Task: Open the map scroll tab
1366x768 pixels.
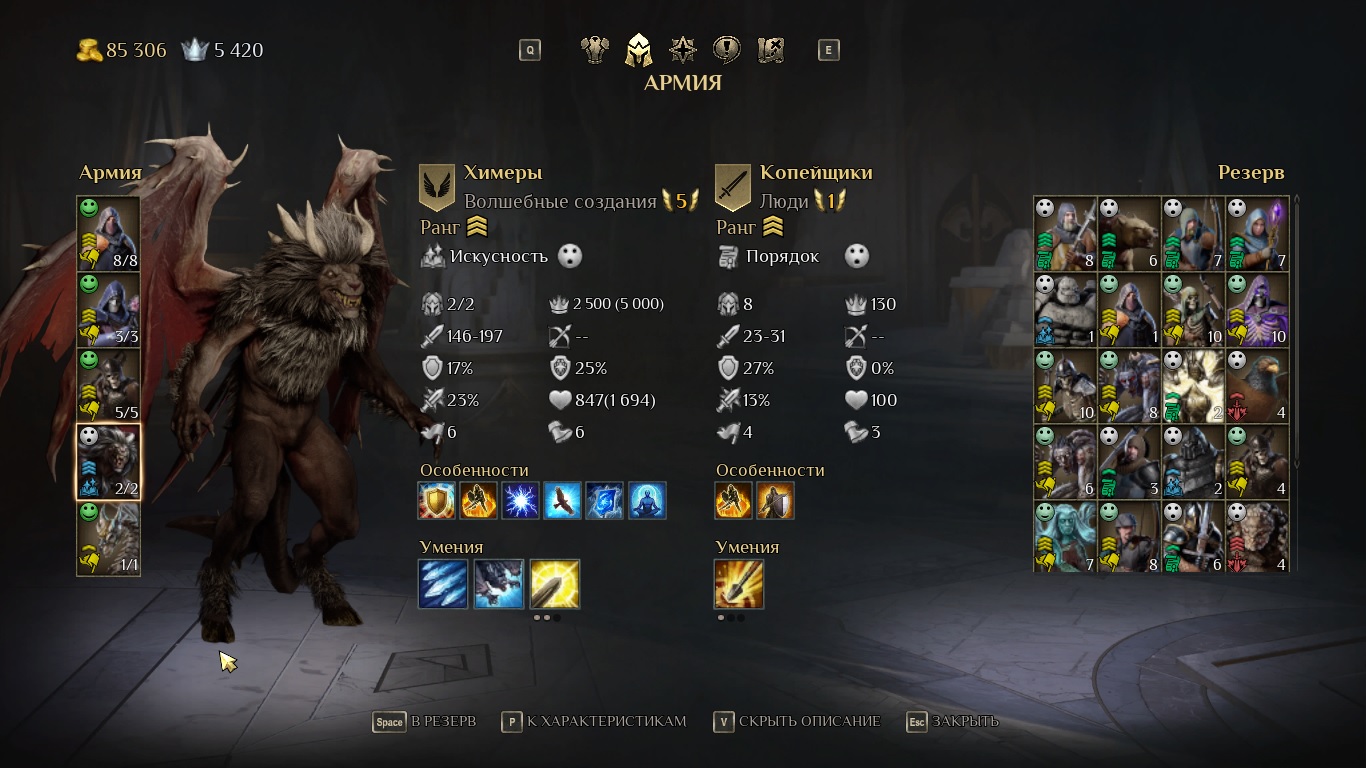Action: tap(770, 50)
